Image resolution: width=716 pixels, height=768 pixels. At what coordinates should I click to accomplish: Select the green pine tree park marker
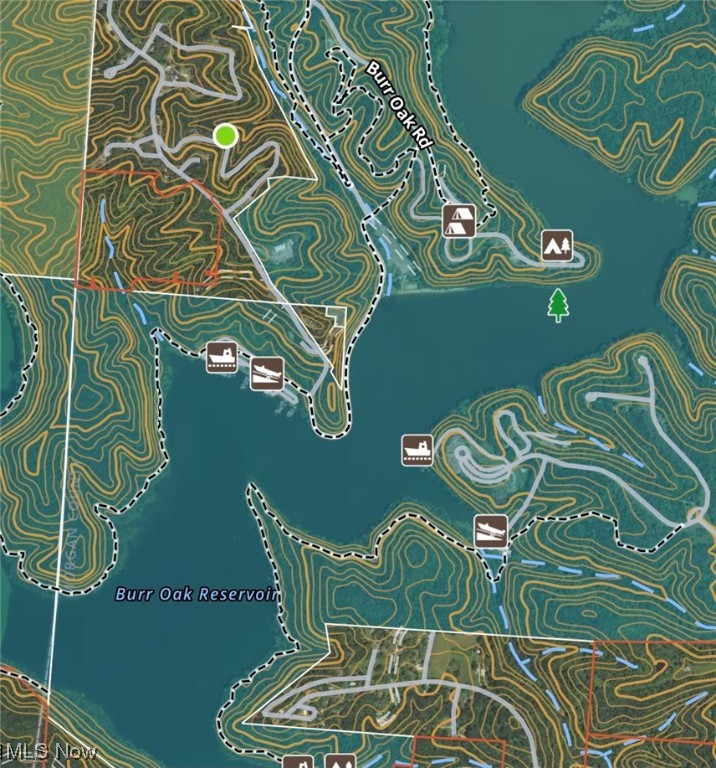pyautogui.click(x=558, y=304)
